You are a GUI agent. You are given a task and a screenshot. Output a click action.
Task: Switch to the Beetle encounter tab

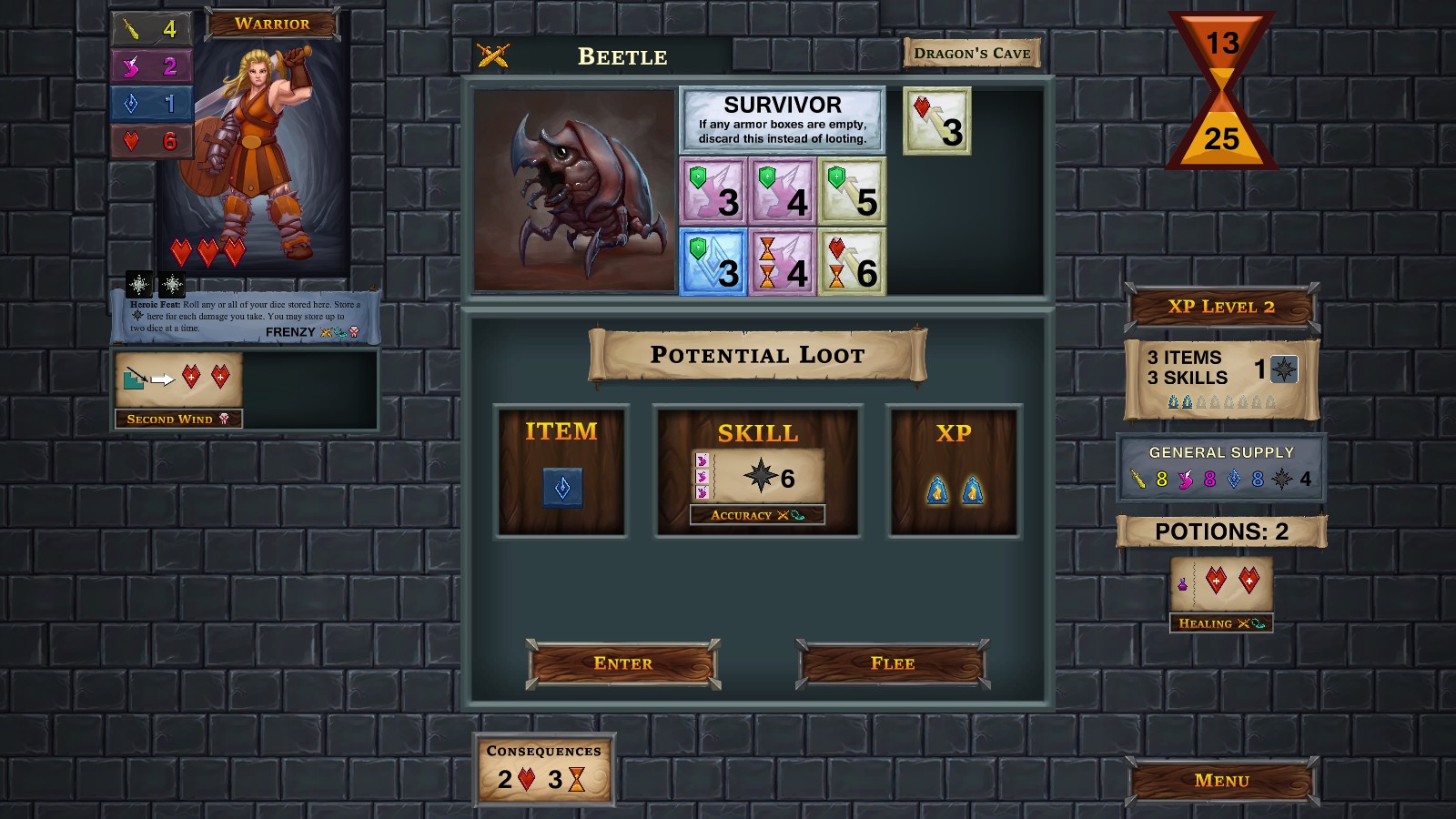(x=622, y=56)
